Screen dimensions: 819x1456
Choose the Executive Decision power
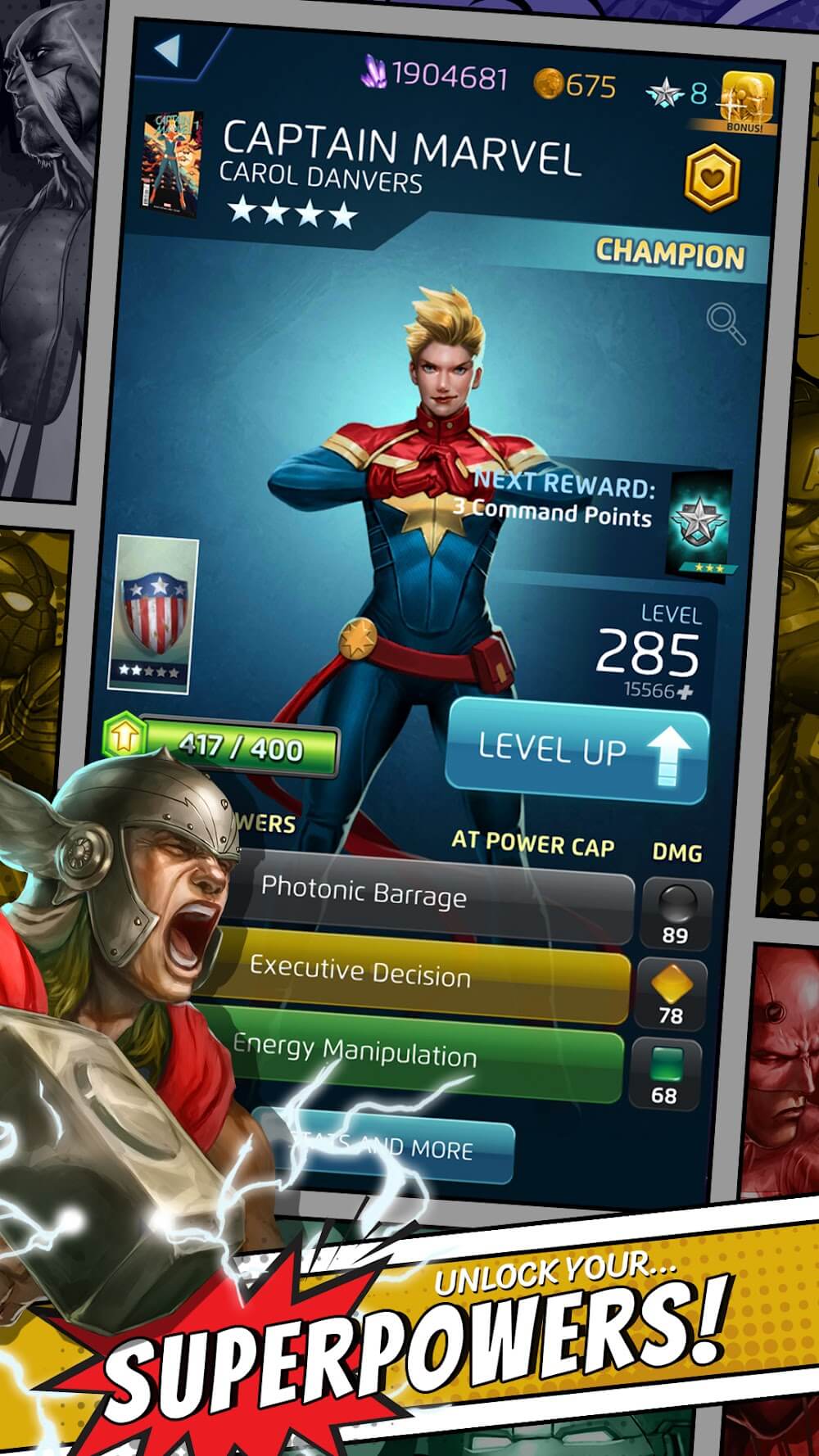pos(418,973)
